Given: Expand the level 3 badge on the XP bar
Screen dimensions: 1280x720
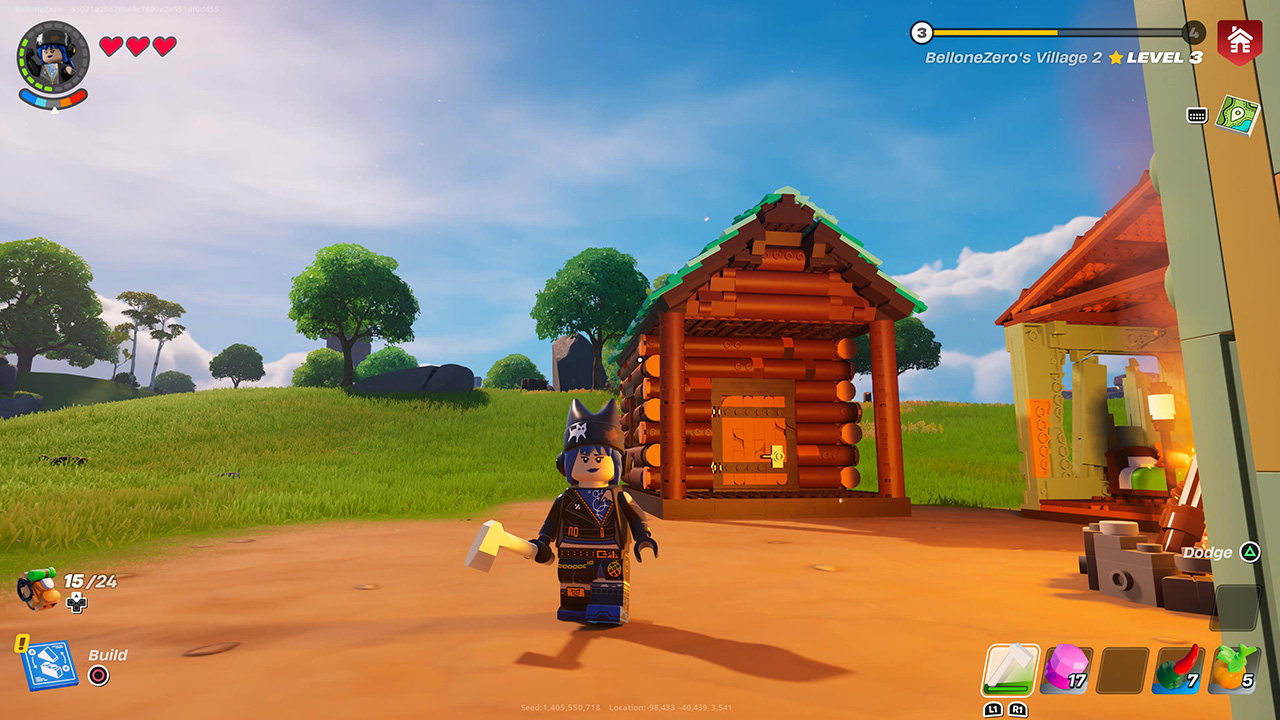Looking at the screenshot, I should pyautogui.click(x=919, y=31).
